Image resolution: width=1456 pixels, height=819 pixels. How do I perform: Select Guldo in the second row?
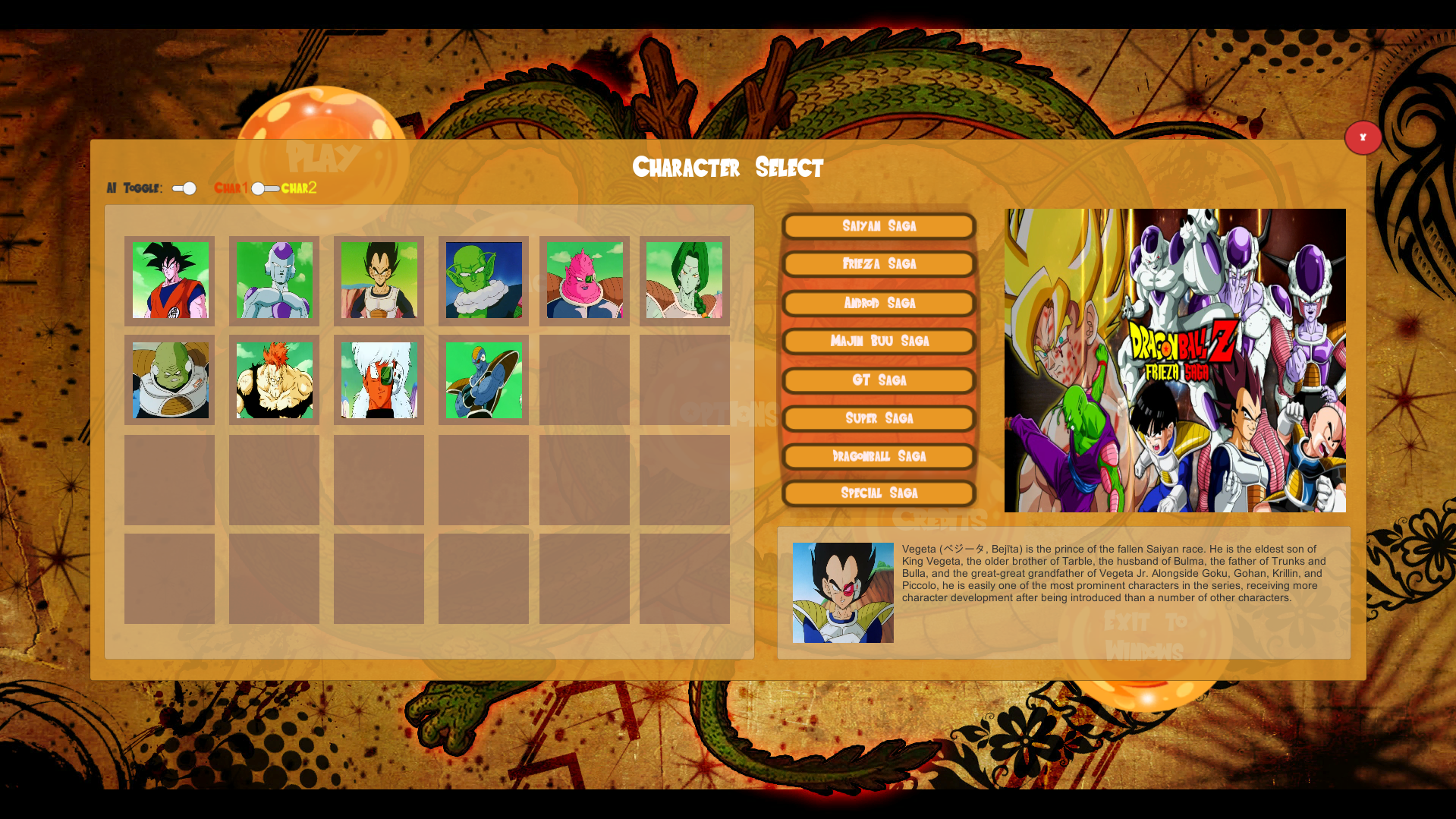[169, 381]
